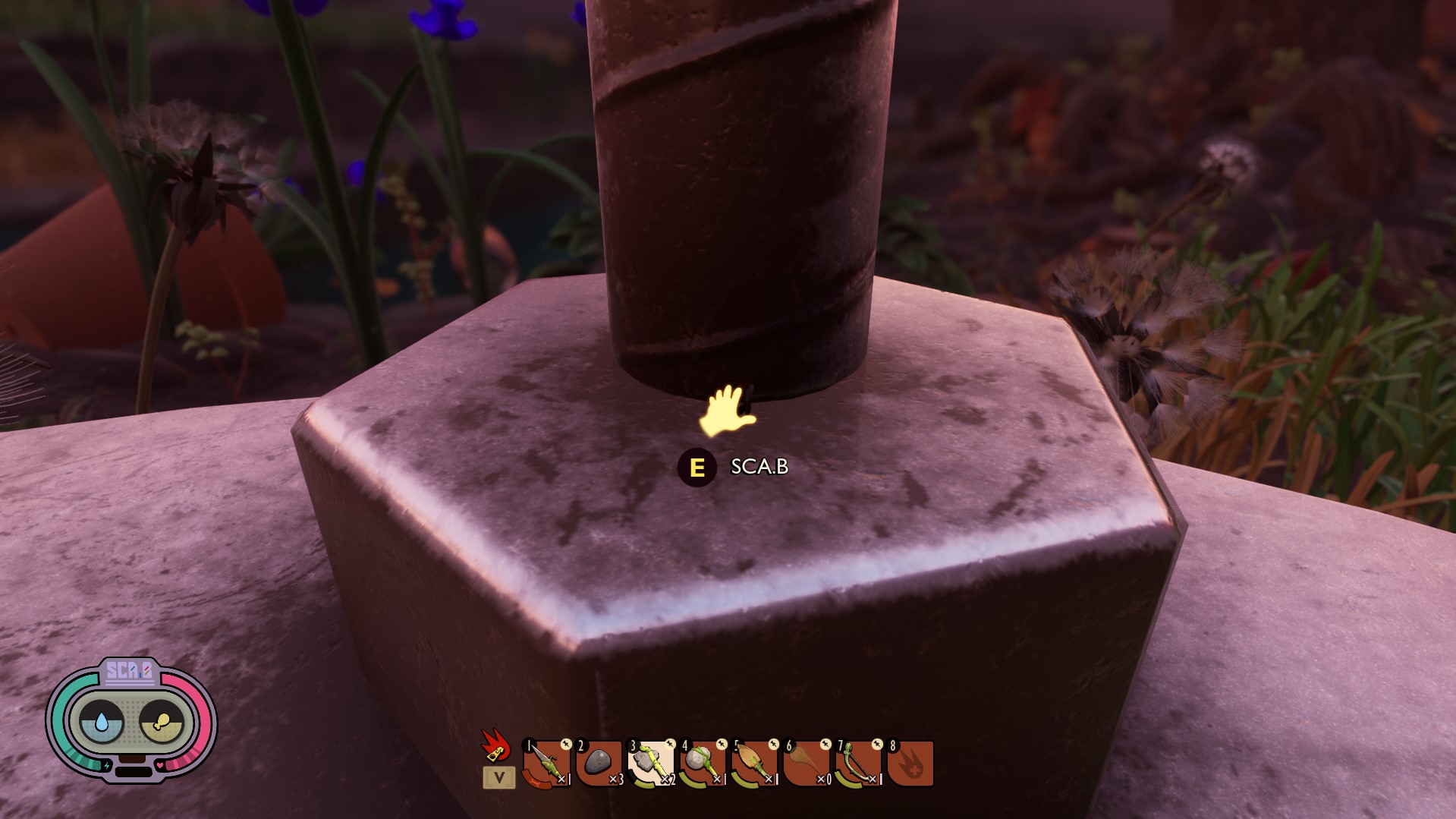The width and height of the screenshot is (1456, 819).
Task: Select the spear in hotbar slot 1
Action: (x=546, y=764)
